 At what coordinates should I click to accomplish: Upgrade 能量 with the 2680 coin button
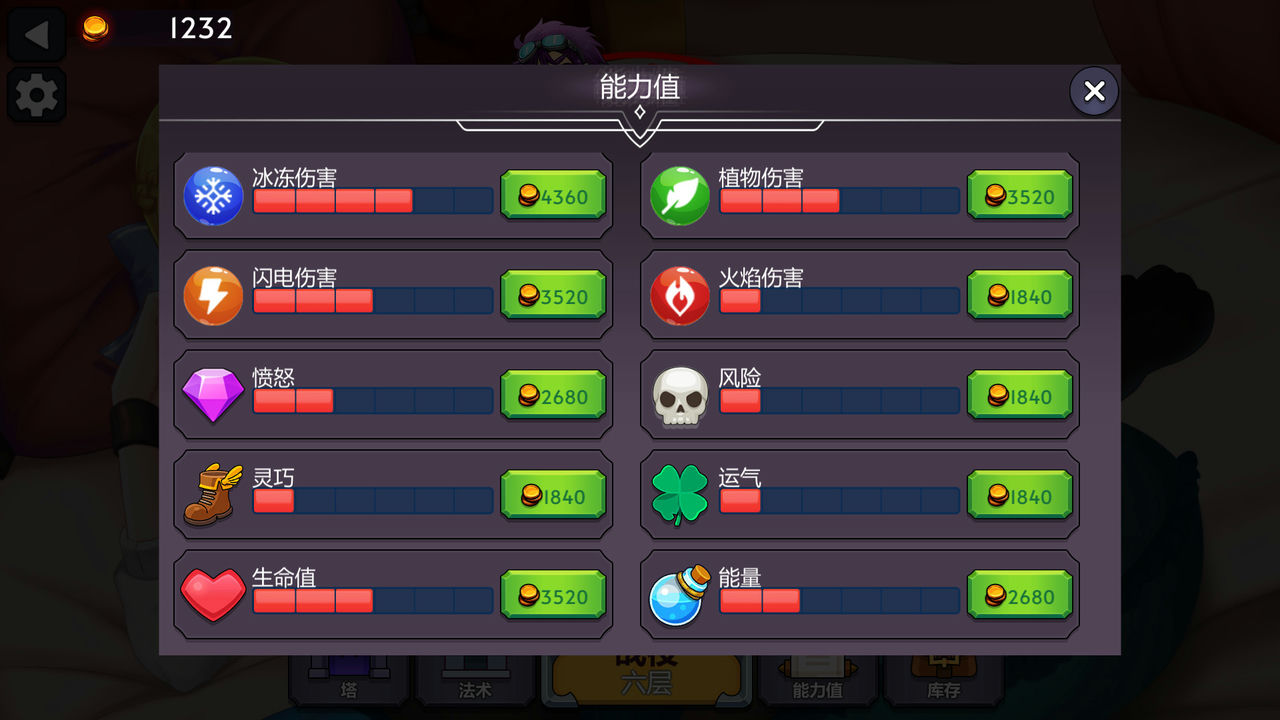(1020, 595)
